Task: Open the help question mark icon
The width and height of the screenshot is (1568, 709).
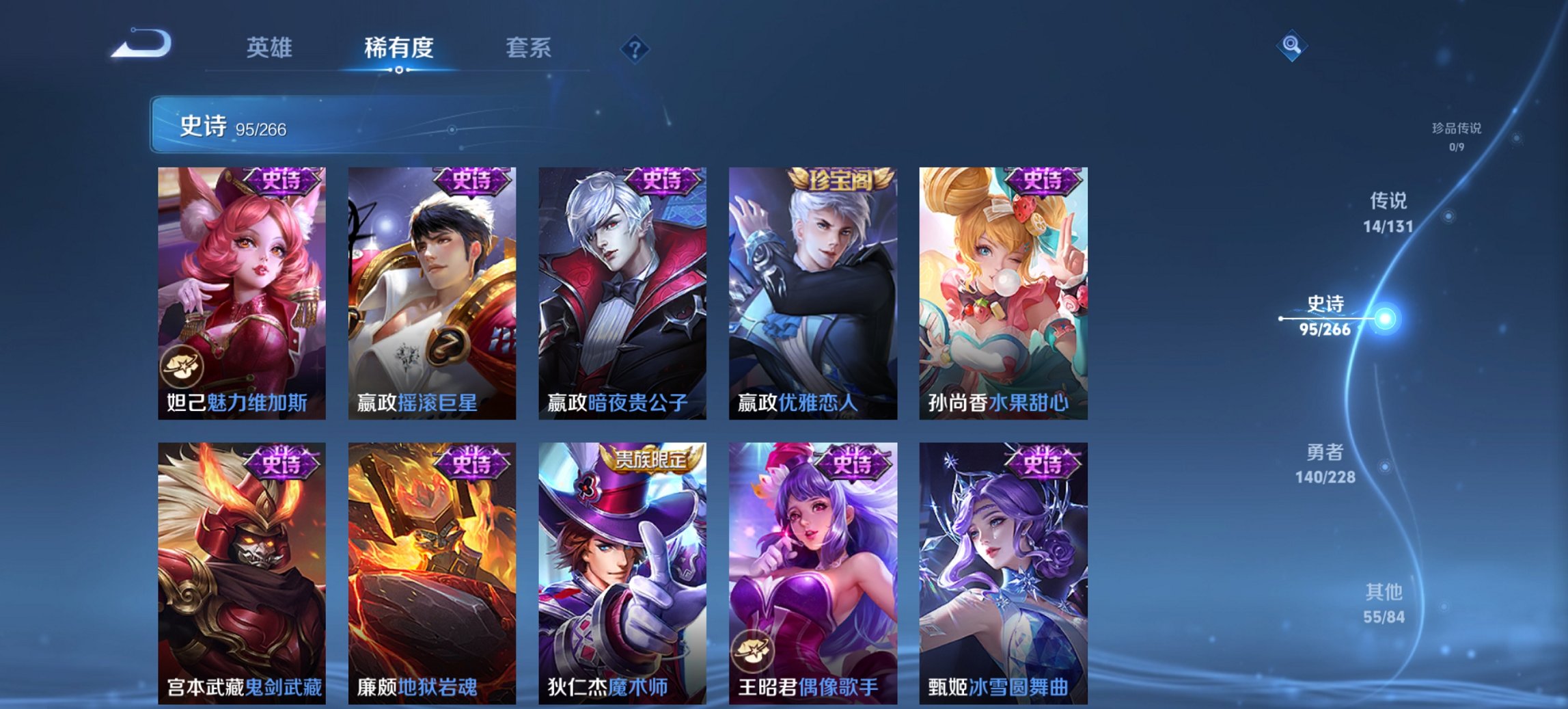Action: coord(635,49)
